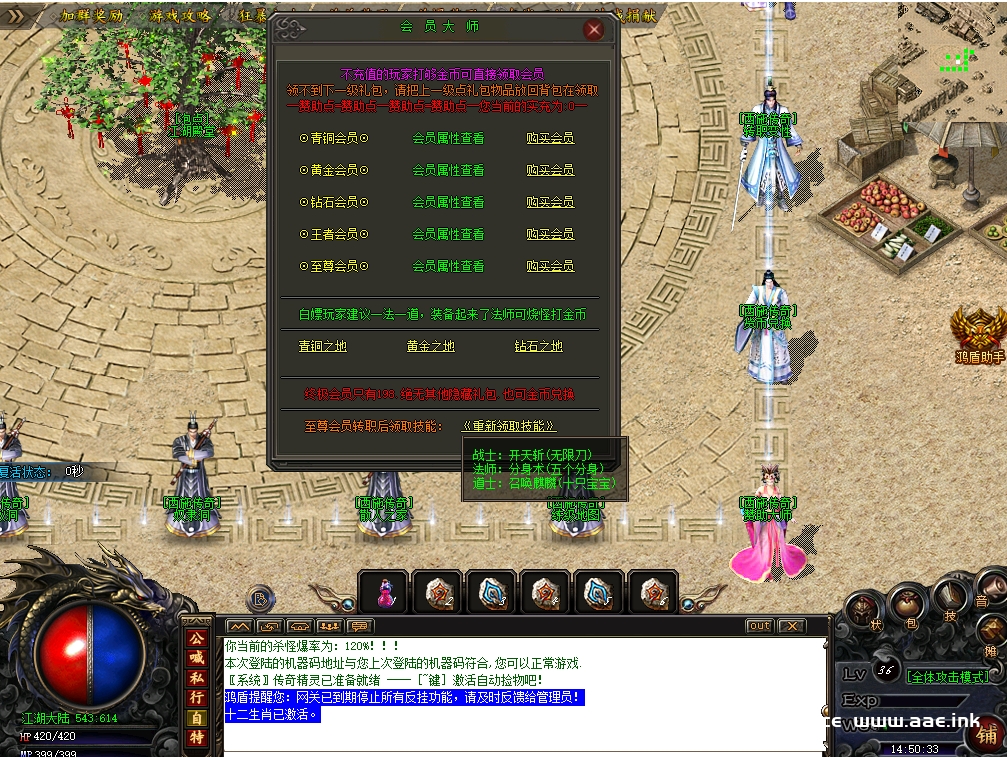Enter 钻石之地

click(538, 346)
